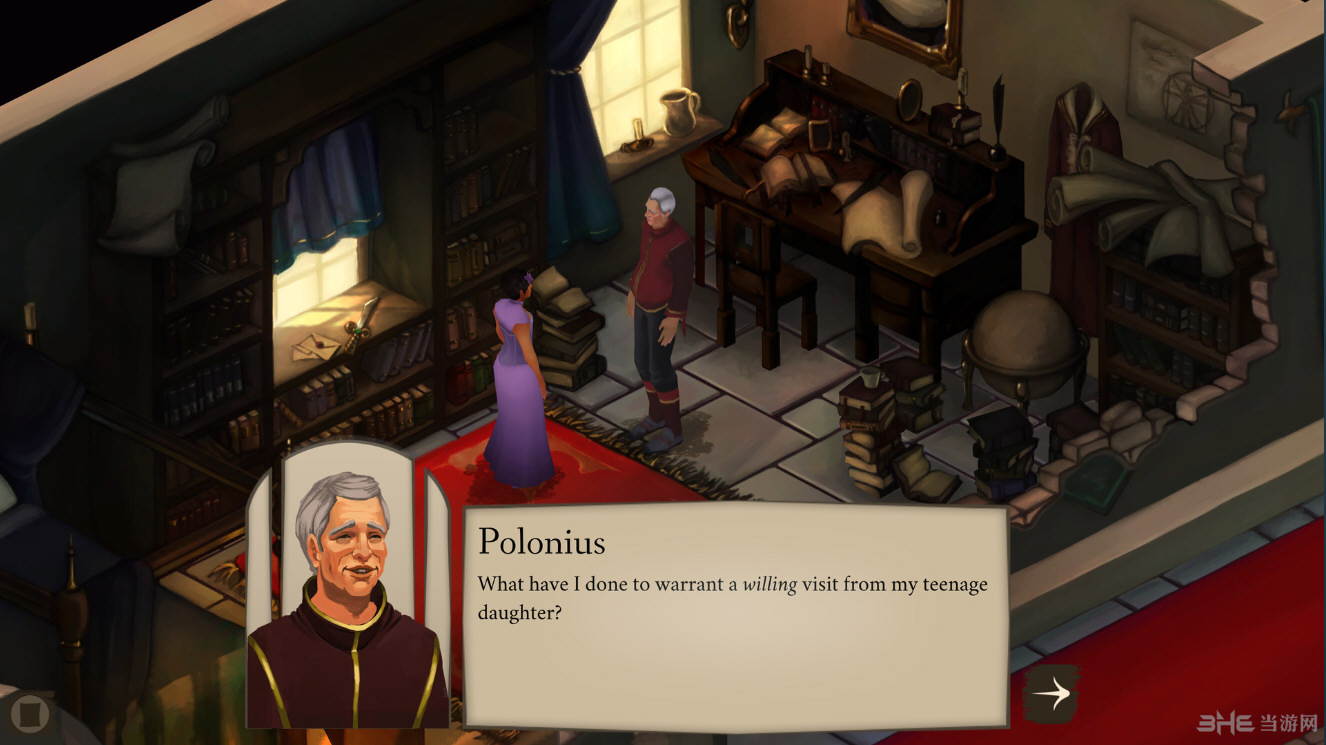1326x745 pixels.
Task: Advance the dialogue with the arrow button
Action: [1050, 693]
